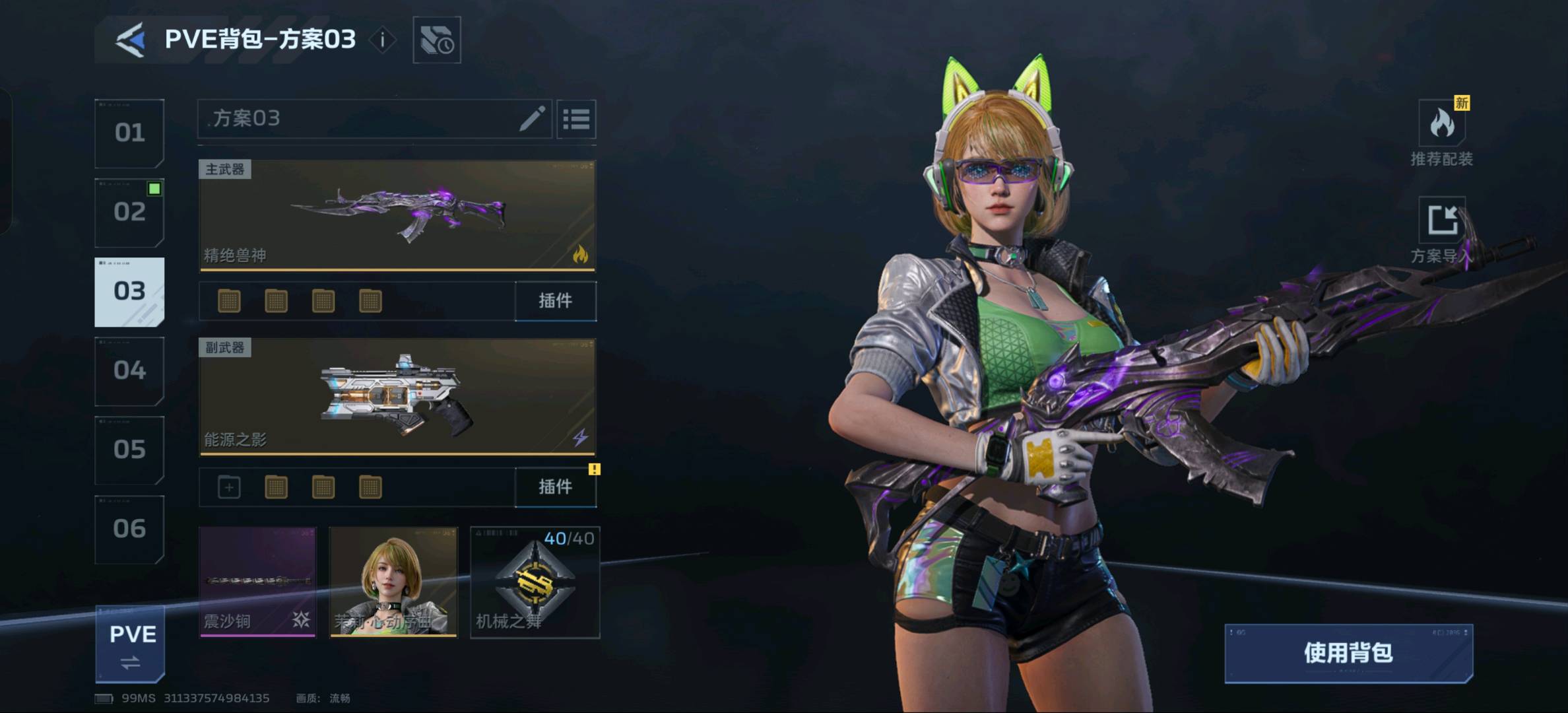The width and height of the screenshot is (1568, 713).
Task: Open the info icon beside the title
Action: point(382,40)
